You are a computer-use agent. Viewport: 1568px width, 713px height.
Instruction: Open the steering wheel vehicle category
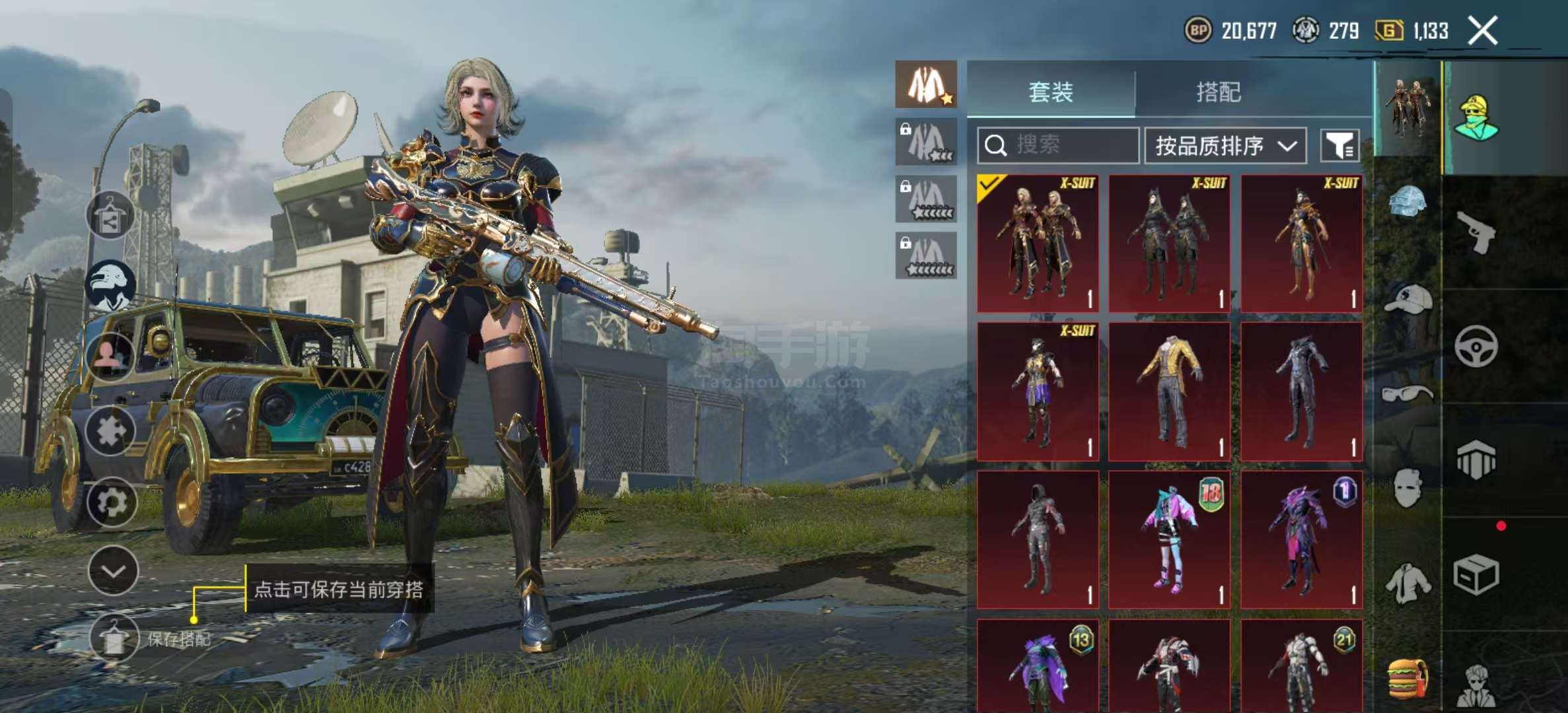(x=1476, y=346)
